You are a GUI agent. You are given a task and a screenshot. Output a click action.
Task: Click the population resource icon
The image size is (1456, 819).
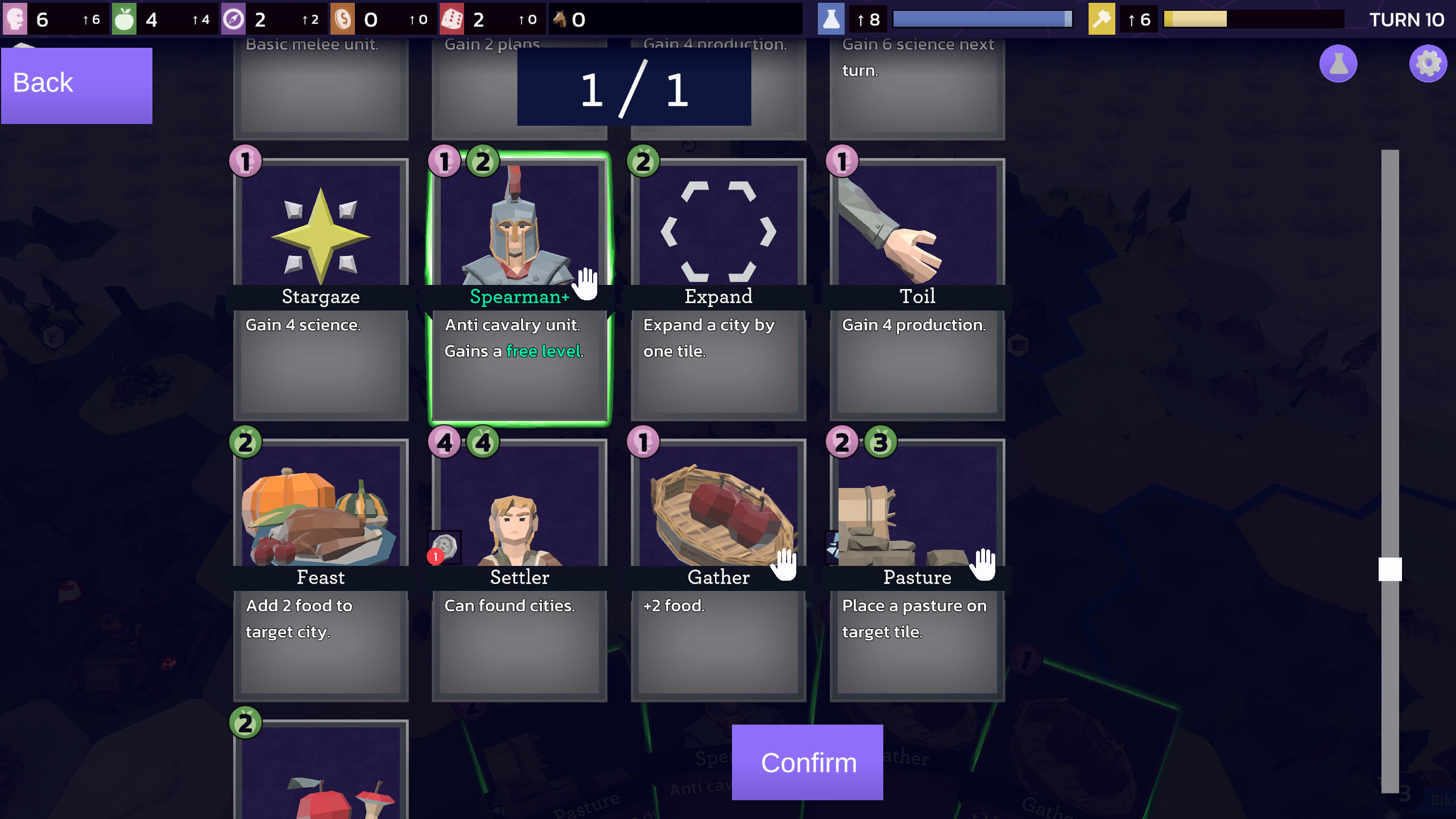click(x=15, y=19)
